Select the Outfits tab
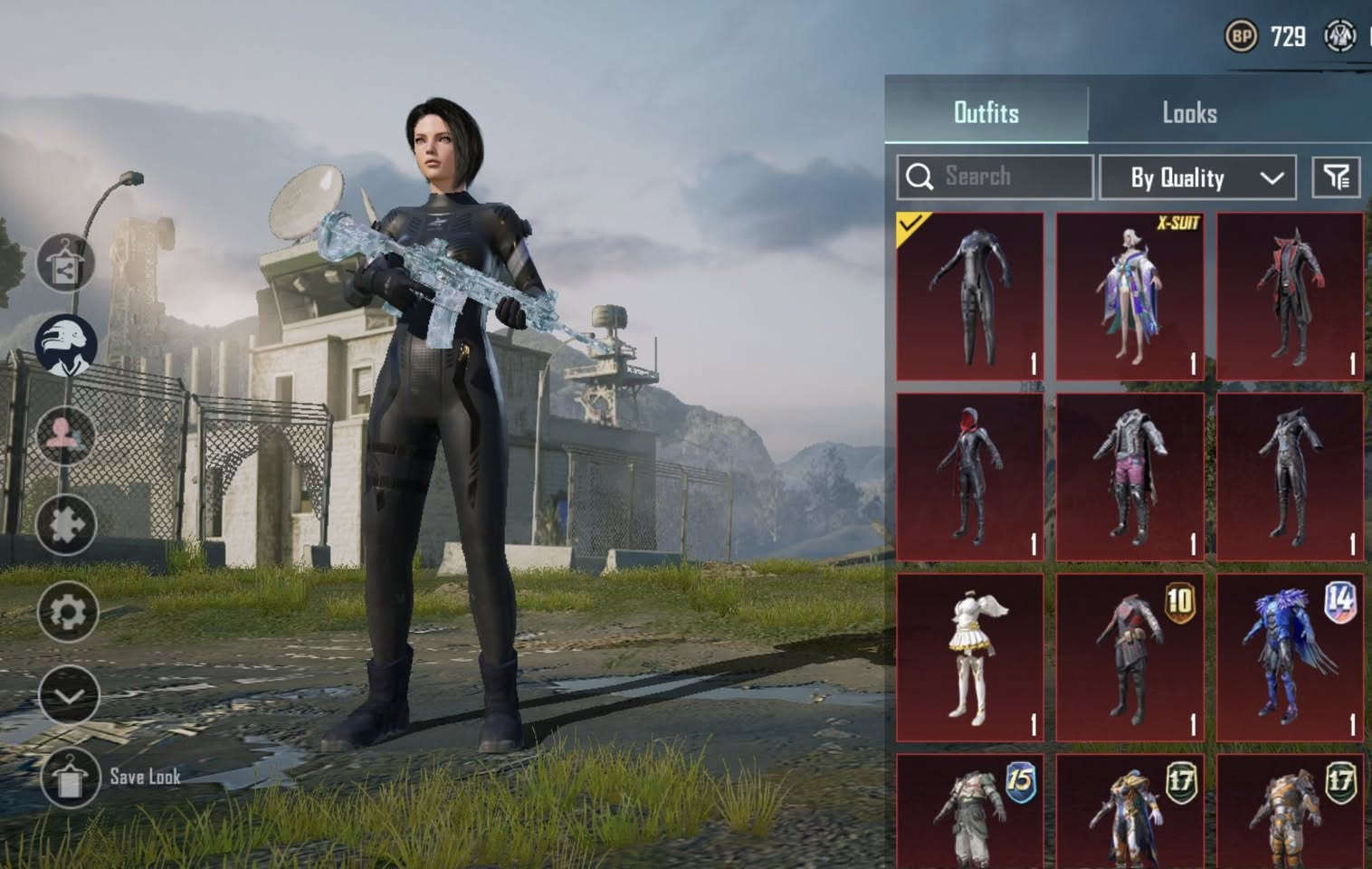 click(x=986, y=113)
